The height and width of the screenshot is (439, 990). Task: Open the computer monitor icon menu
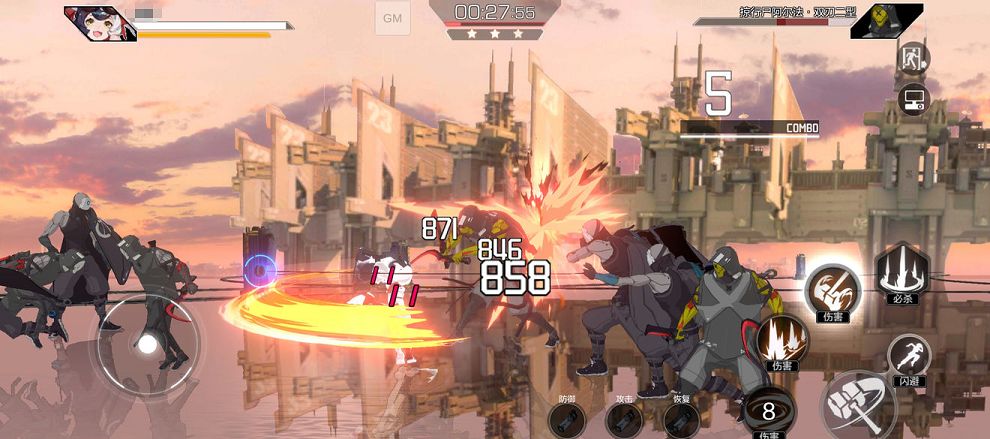(x=913, y=99)
